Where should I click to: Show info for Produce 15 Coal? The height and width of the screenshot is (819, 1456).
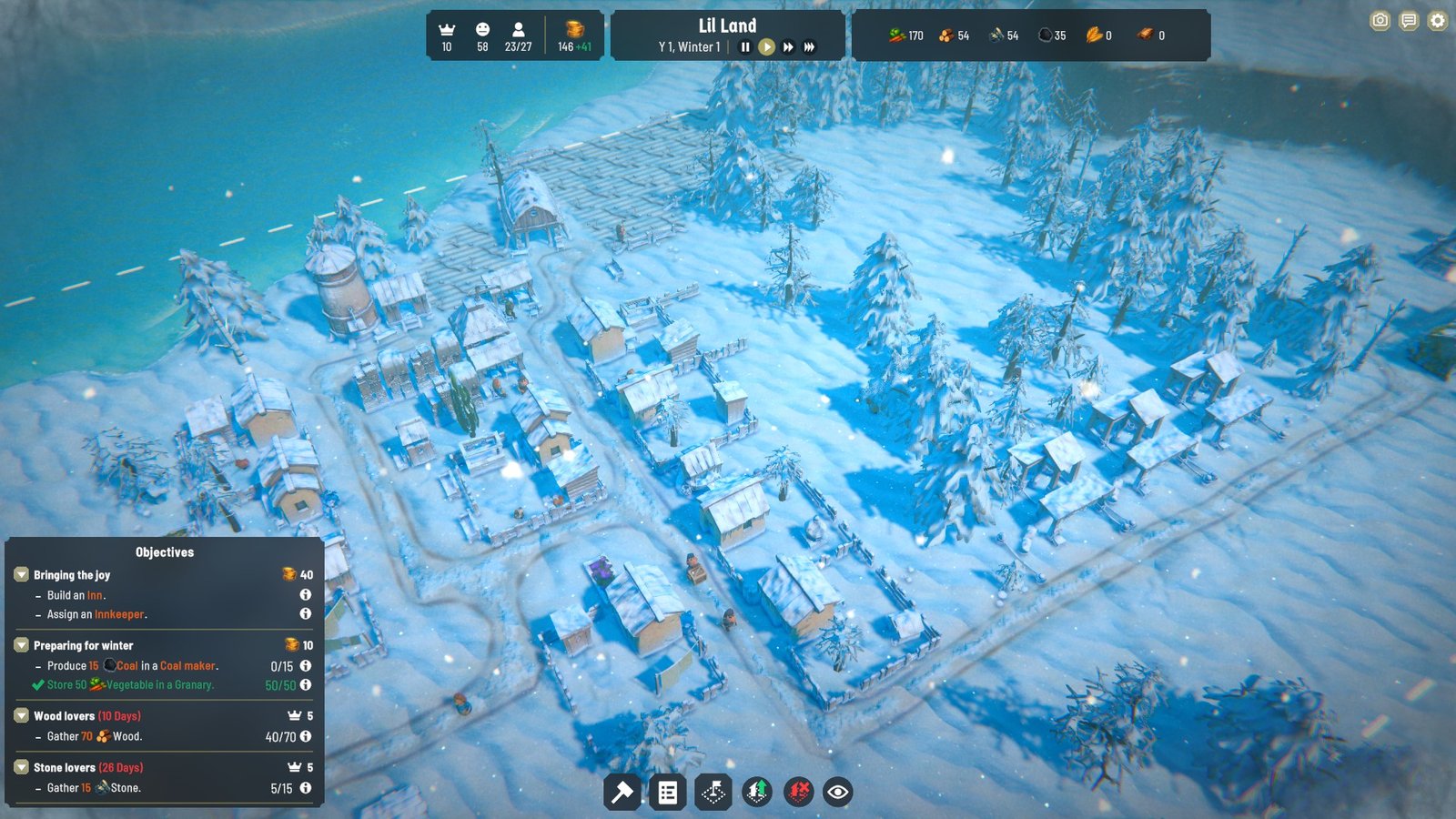(306, 666)
